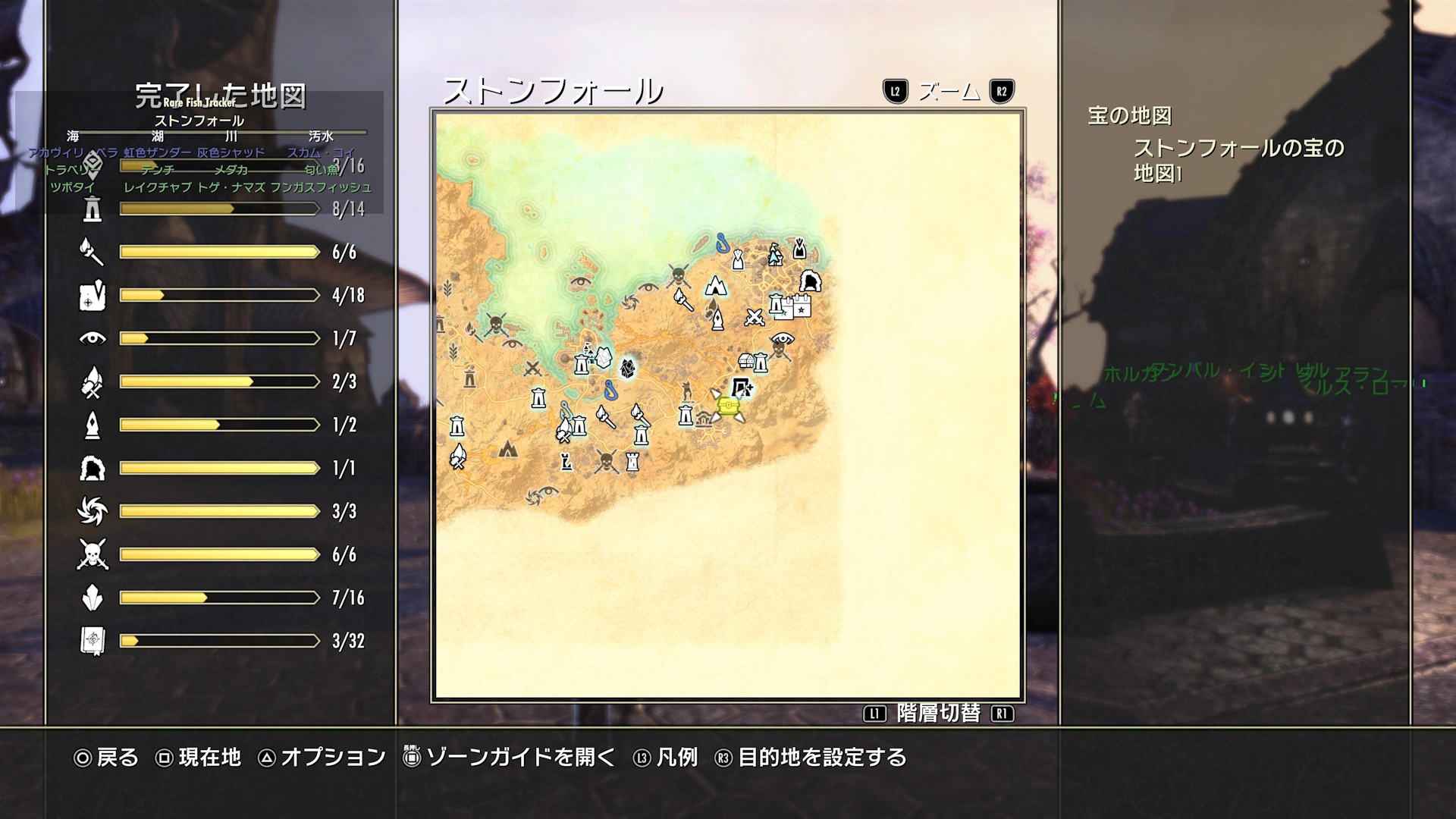This screenshot has width=1456, height=819.
Task: Choose the treasure map row showing 4/18
Action: pos(220,295)
